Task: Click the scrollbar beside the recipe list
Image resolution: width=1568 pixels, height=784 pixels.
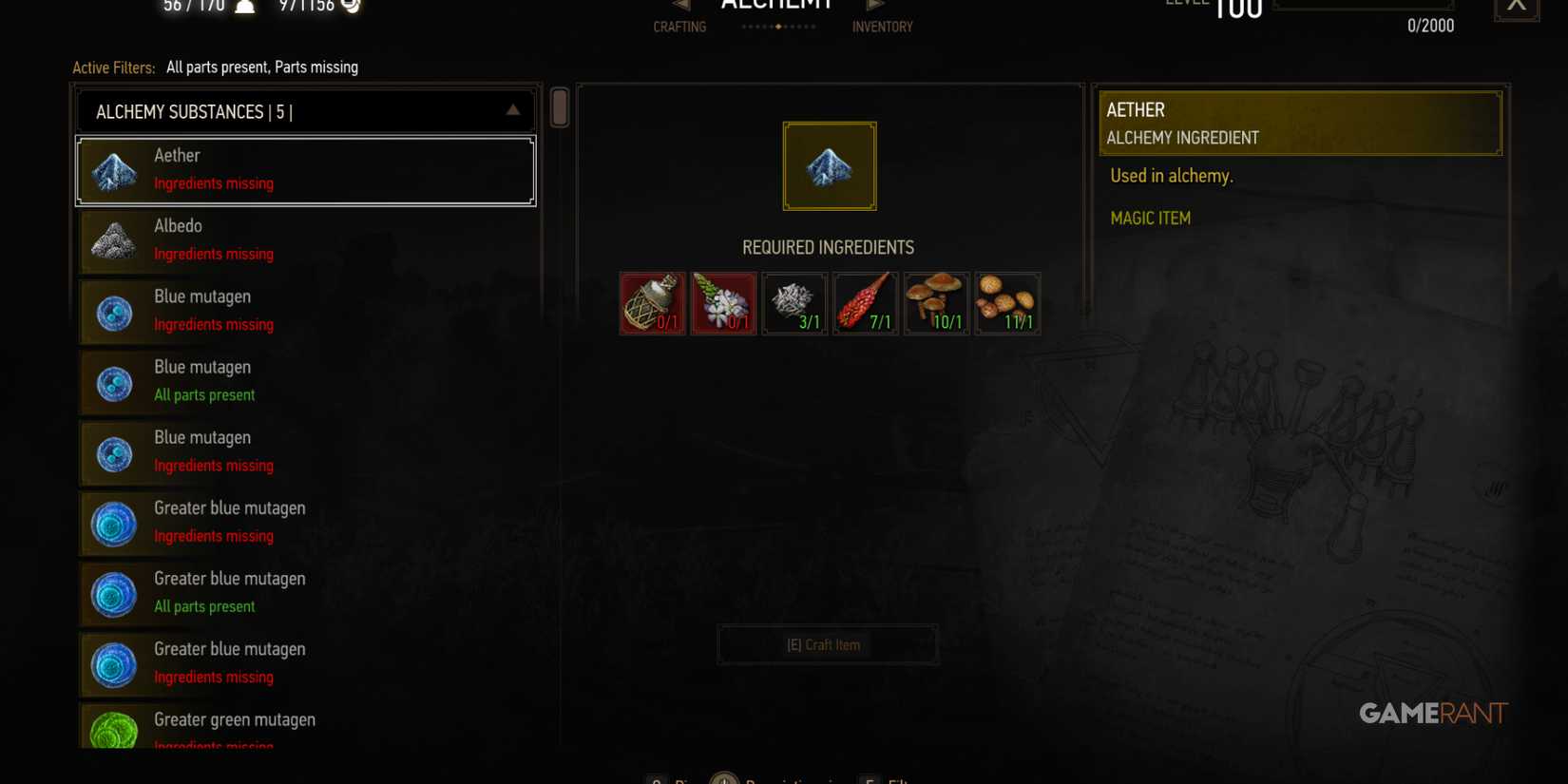Action: (x=560, y=107)
